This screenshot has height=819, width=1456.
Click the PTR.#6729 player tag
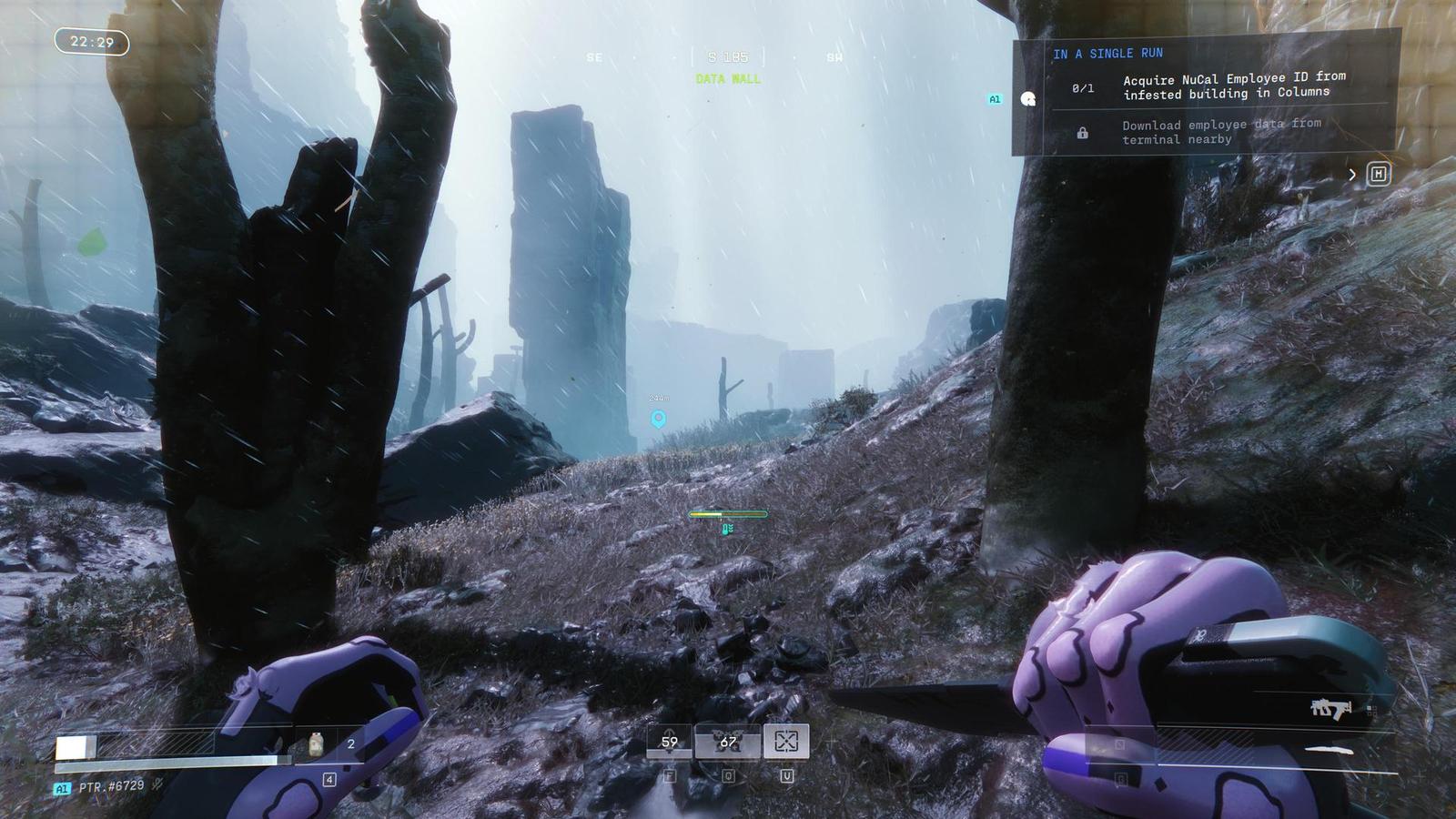[x=111, y=786]
